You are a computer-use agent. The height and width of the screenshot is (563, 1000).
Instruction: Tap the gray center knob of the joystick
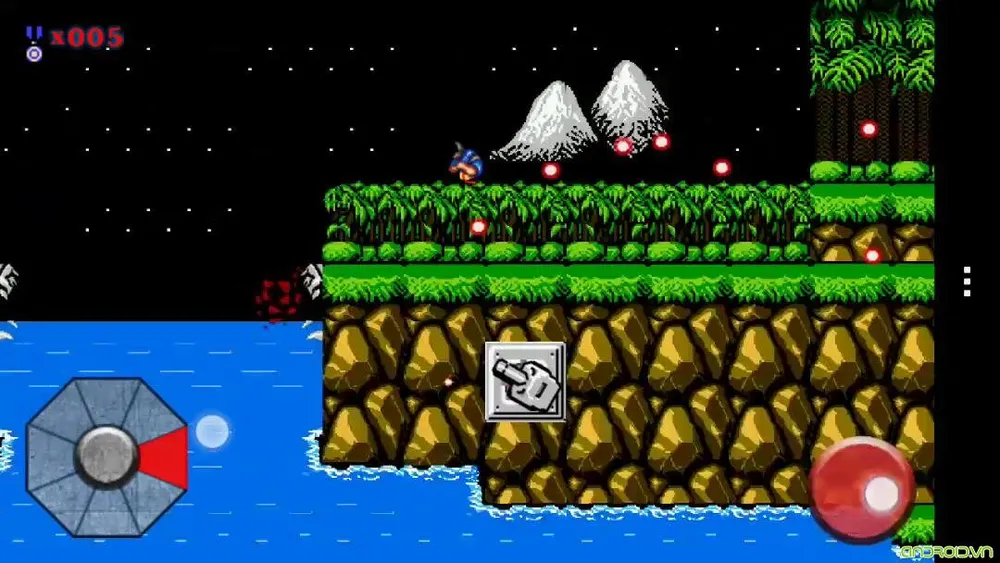pos(106,456)
